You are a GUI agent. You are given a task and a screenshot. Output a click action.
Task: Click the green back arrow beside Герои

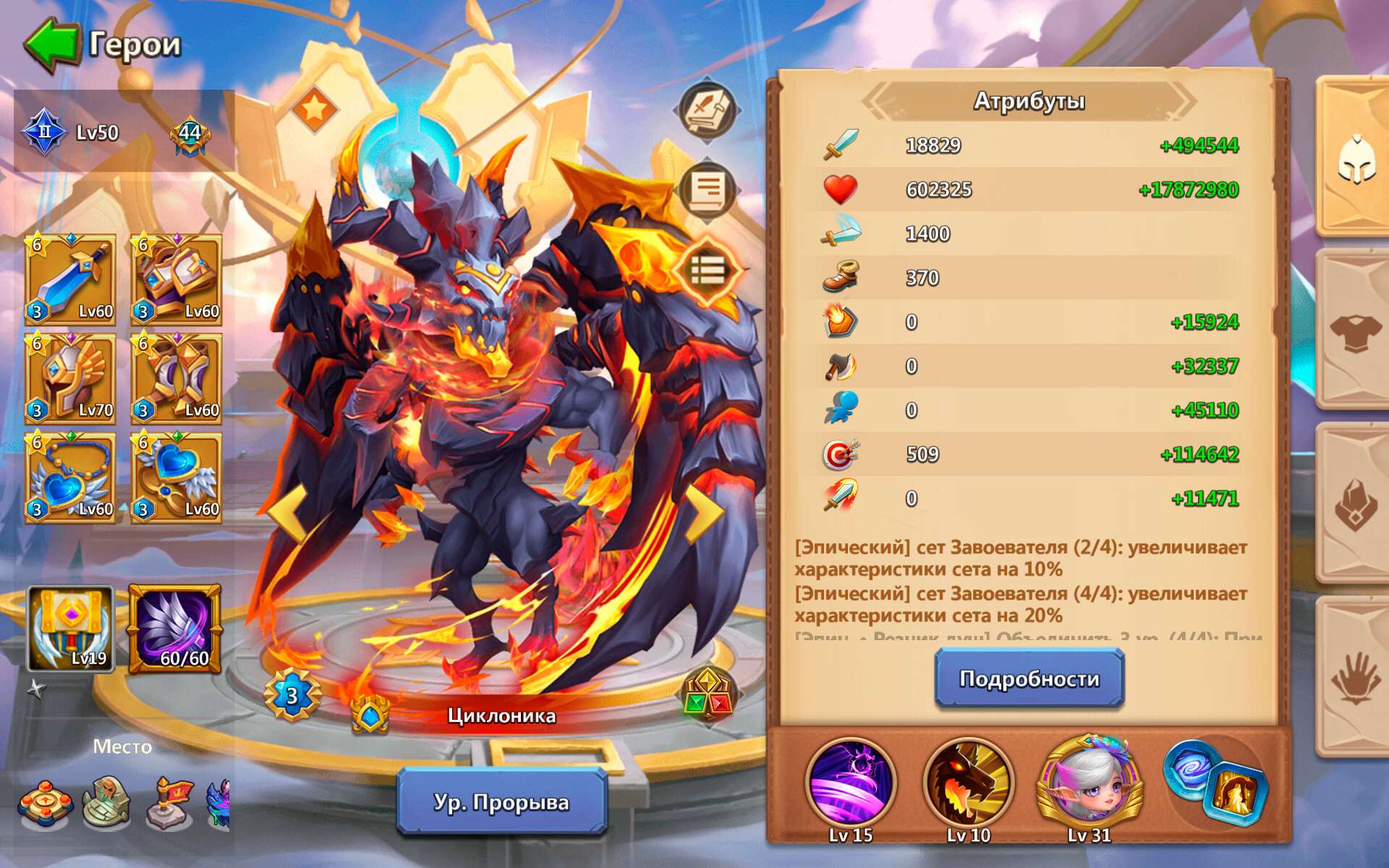click(51, 42)
